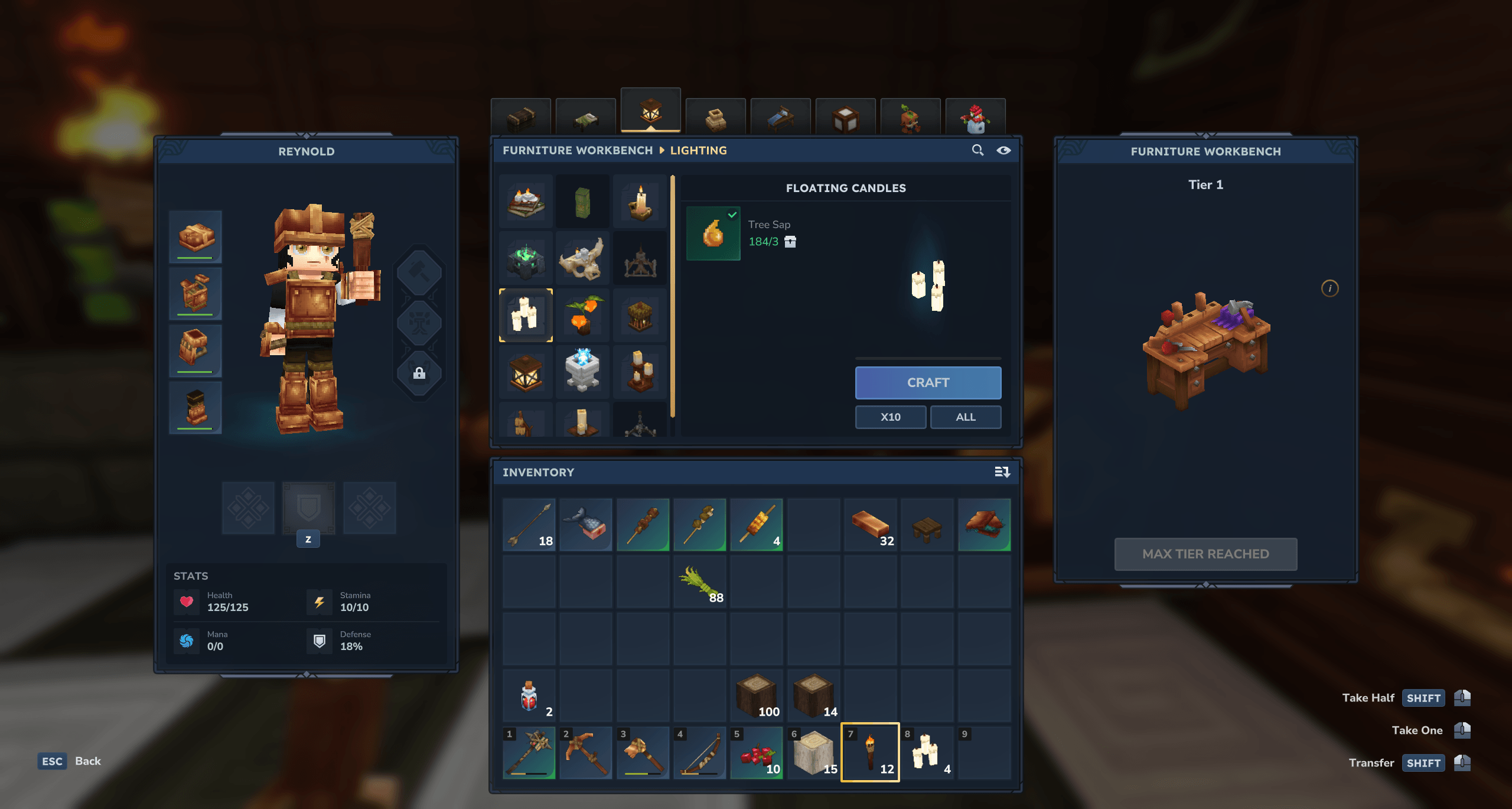Choose the ALL craft quantity button
The image size is (1512, 809).
tap(965, 417)
